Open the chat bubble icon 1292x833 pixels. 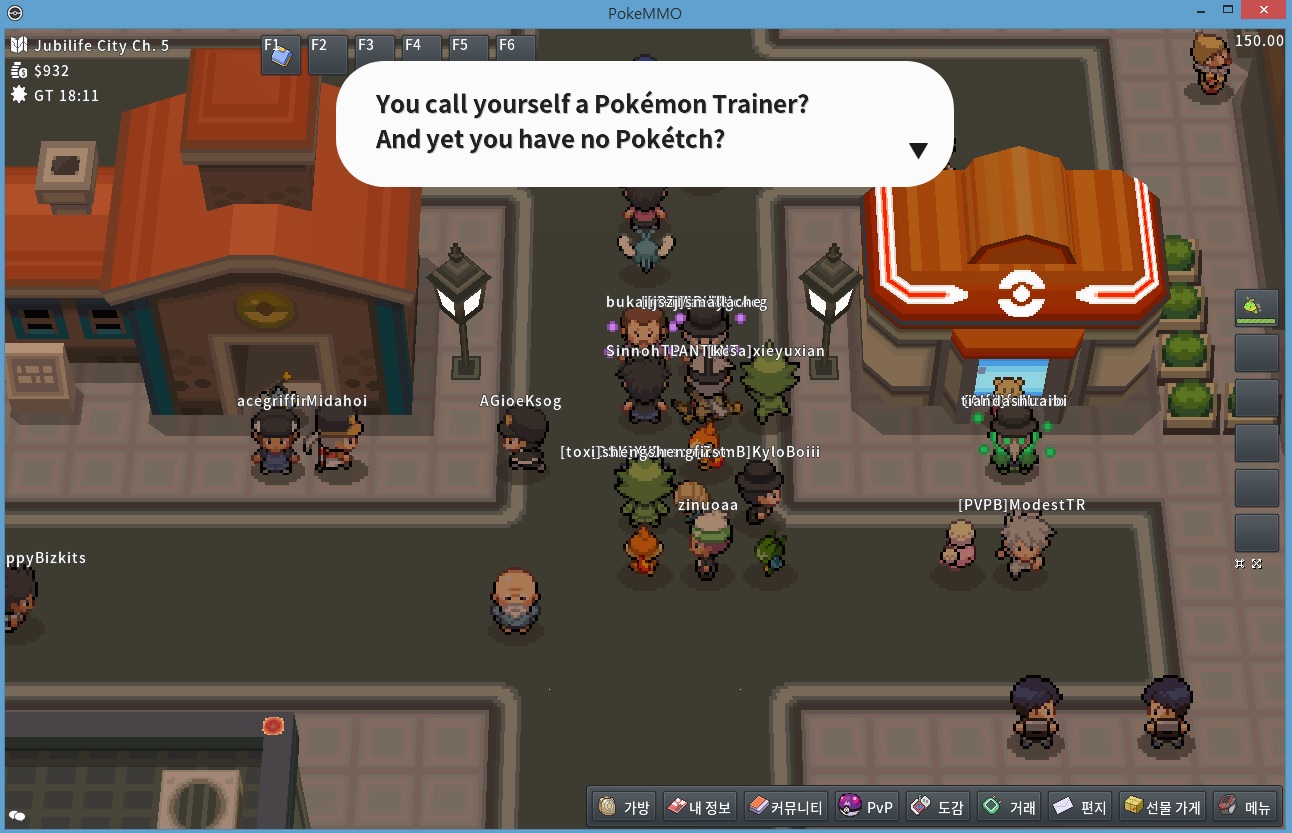[x=17, y=816]
